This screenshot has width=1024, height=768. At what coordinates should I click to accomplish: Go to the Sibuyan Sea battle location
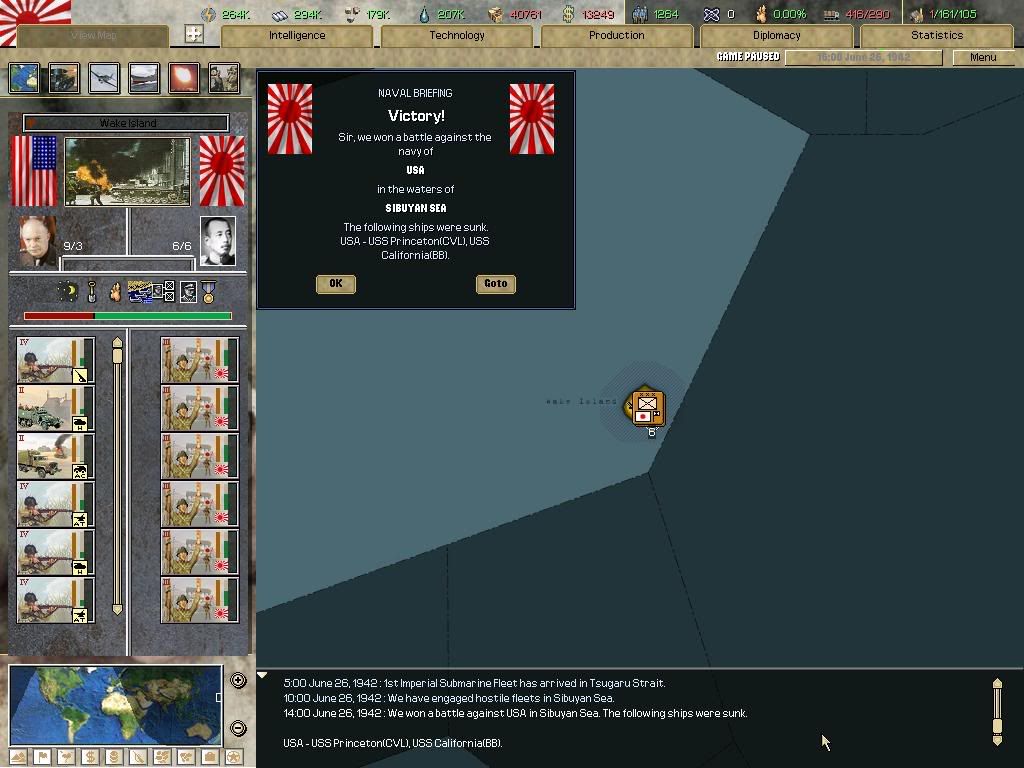pos(496,284)
